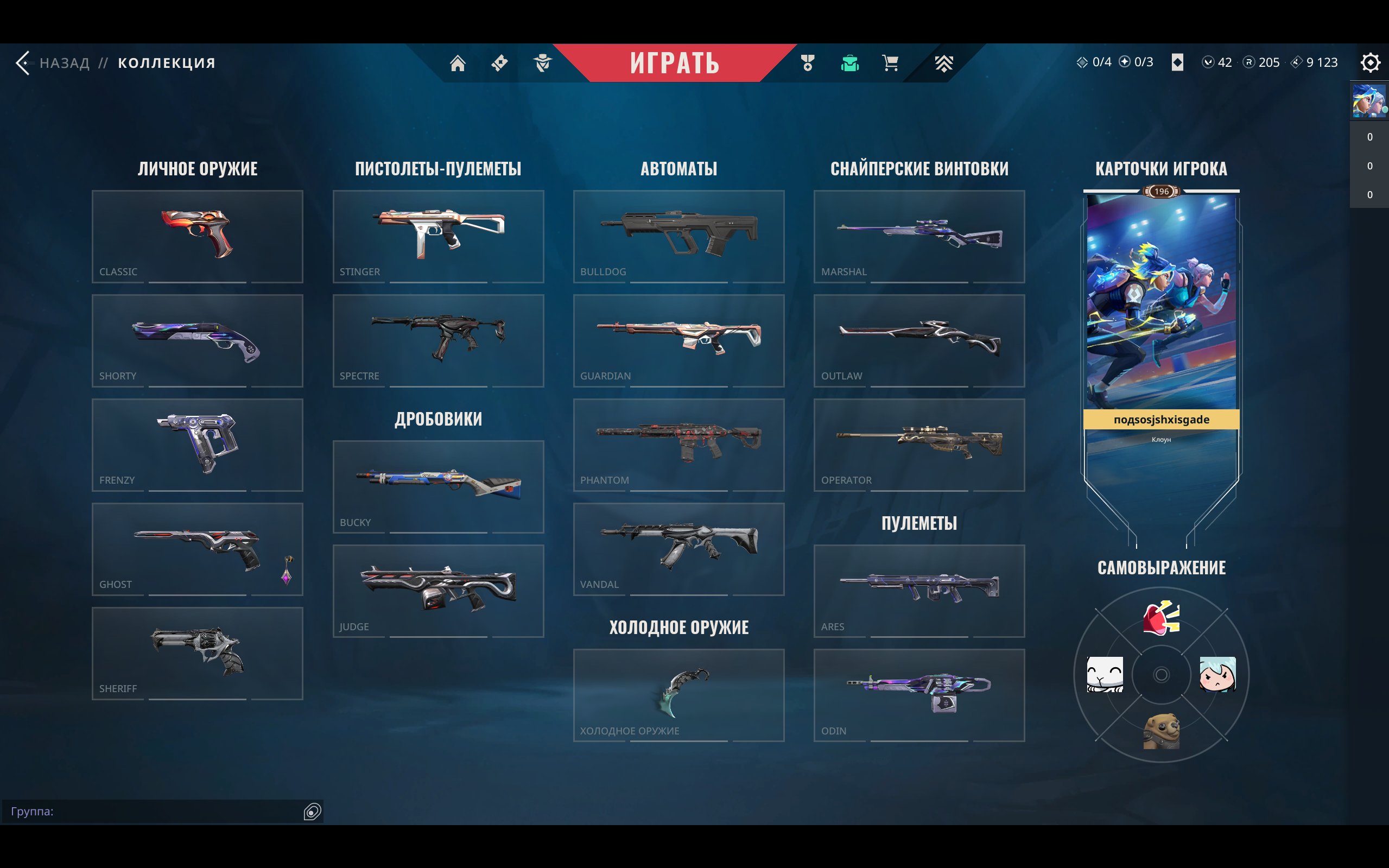Open the Home screen via house icon
Viewport: 1389px width, 868px height.
point(459,63)
